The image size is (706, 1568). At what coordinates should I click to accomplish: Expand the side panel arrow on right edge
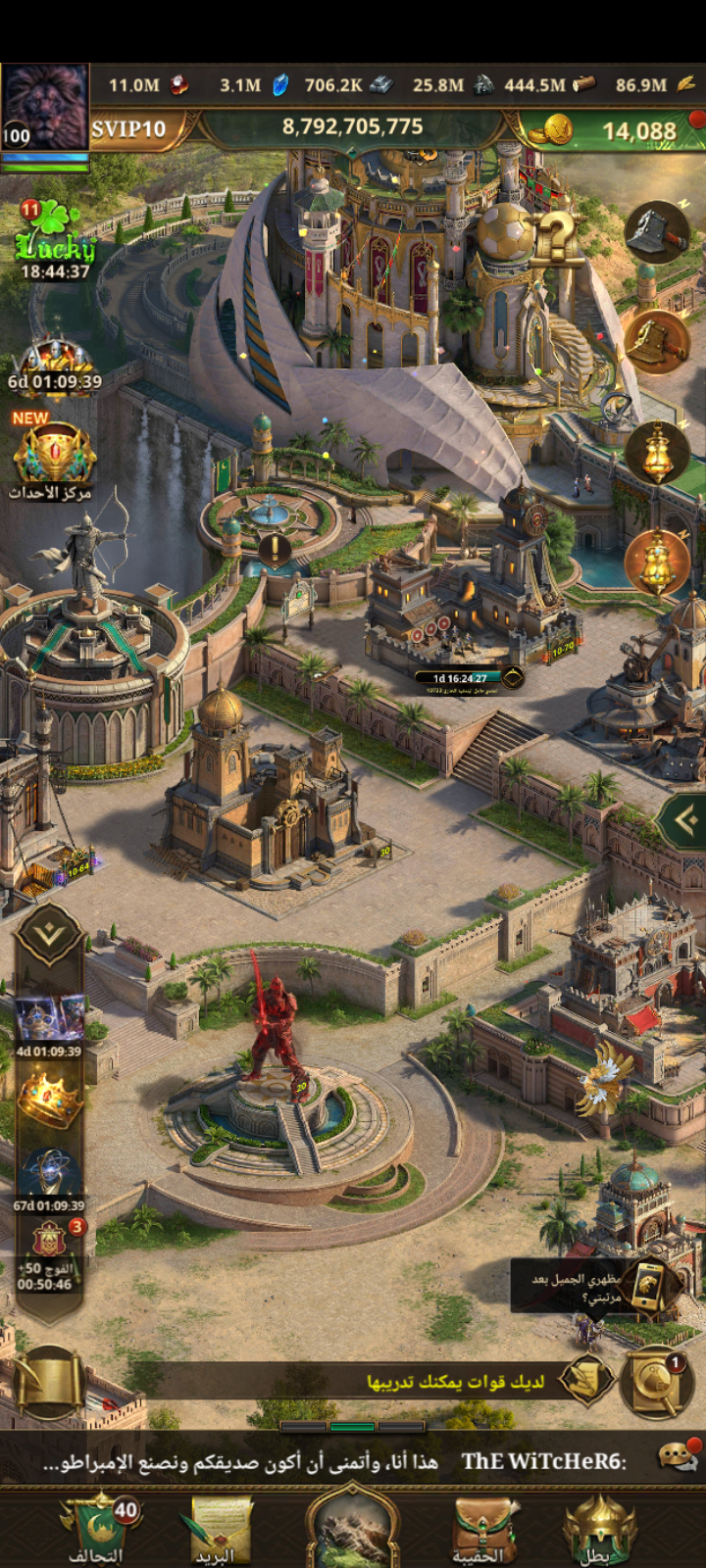point(685,819)
